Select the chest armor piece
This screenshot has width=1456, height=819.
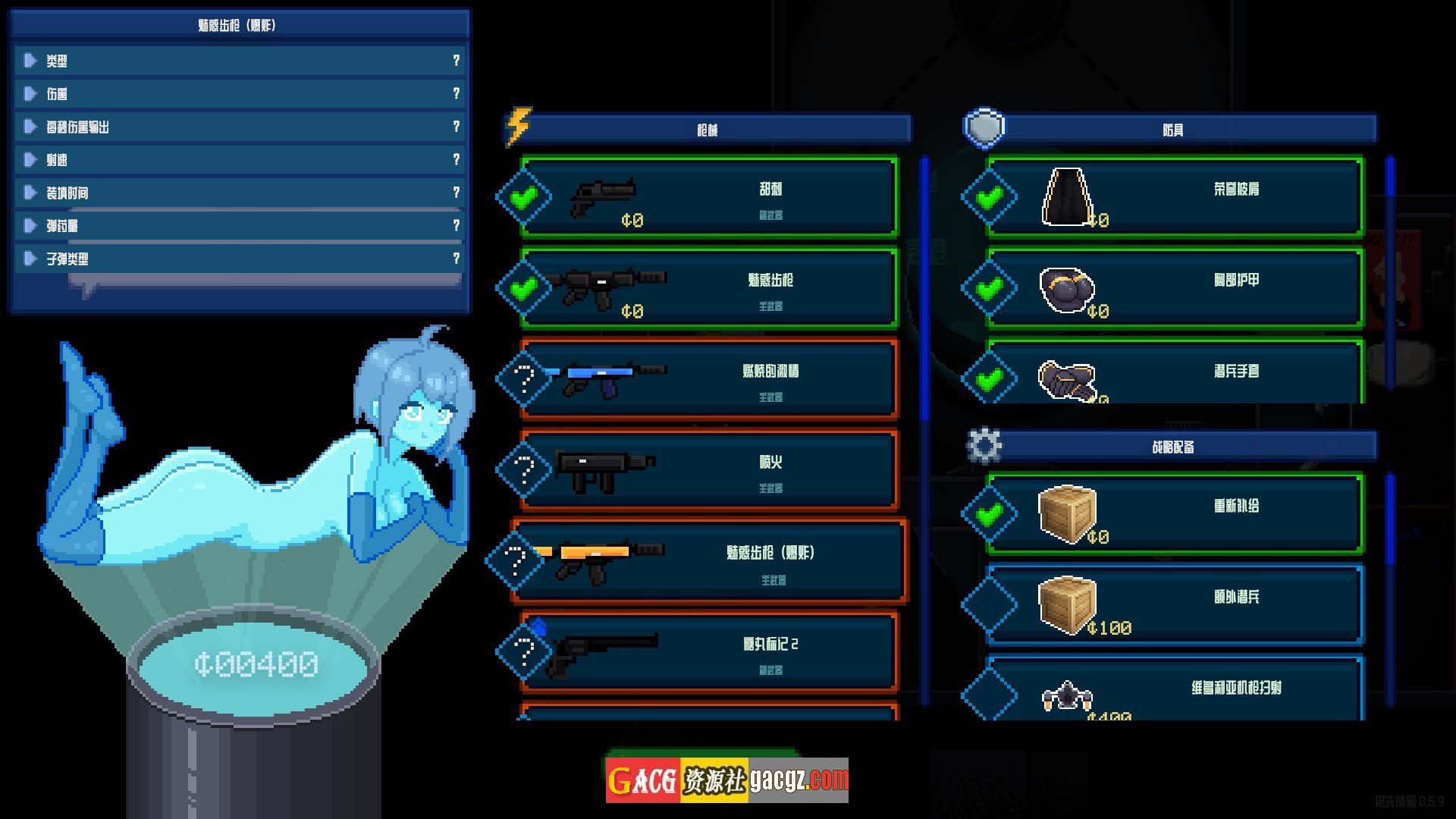[x=1174, y=288]
